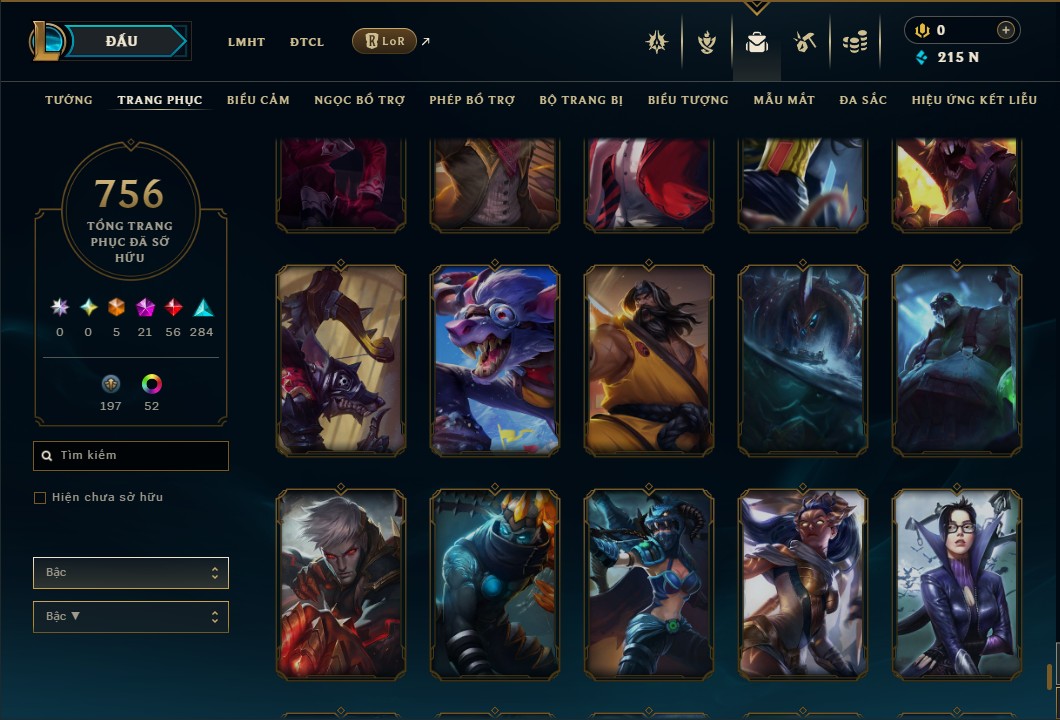Select the skin card with glasses-wearing woman
Viewport: 1060px width, 720px height.
tap(957, 584)
